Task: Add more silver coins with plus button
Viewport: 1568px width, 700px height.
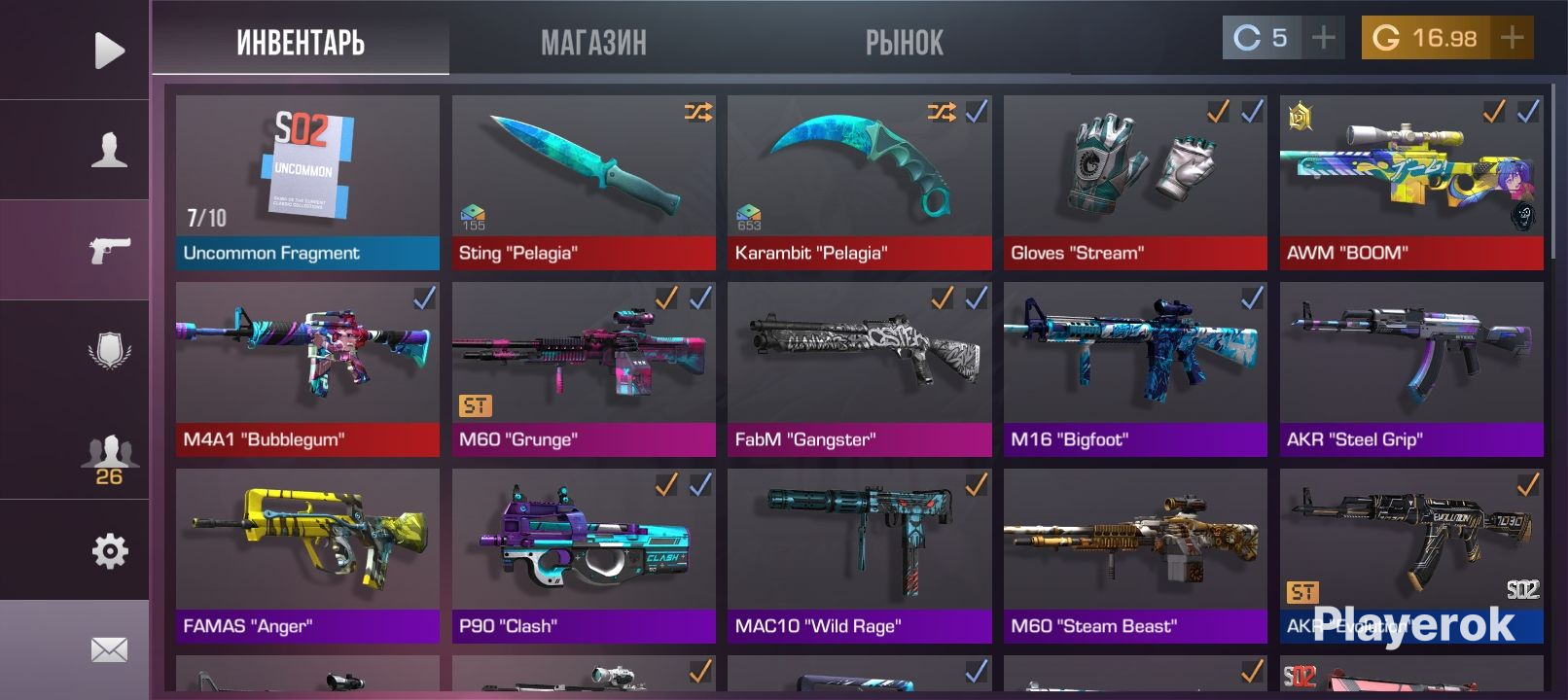Action: click(1323, 38)
